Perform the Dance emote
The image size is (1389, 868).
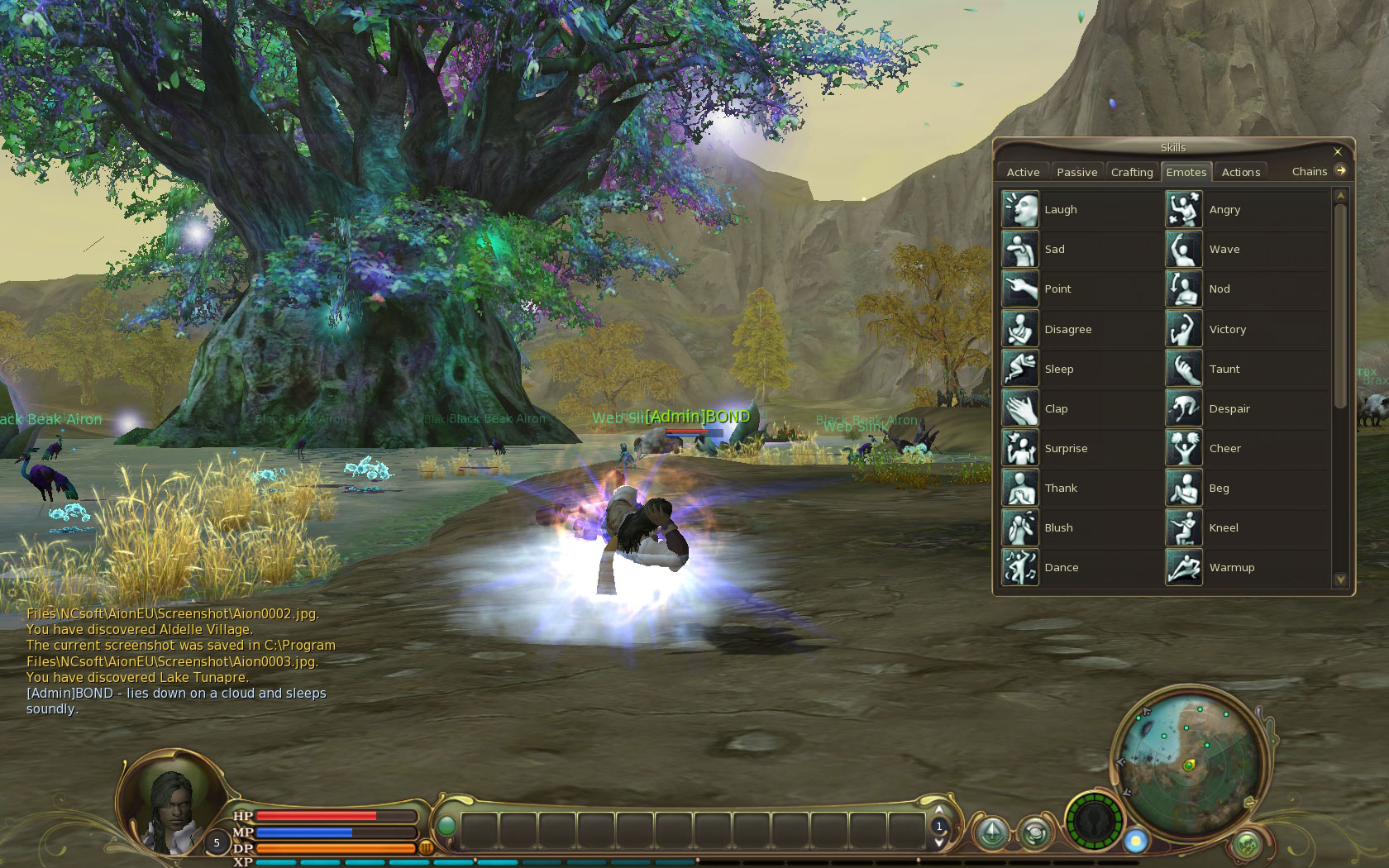click(1020, 568)
